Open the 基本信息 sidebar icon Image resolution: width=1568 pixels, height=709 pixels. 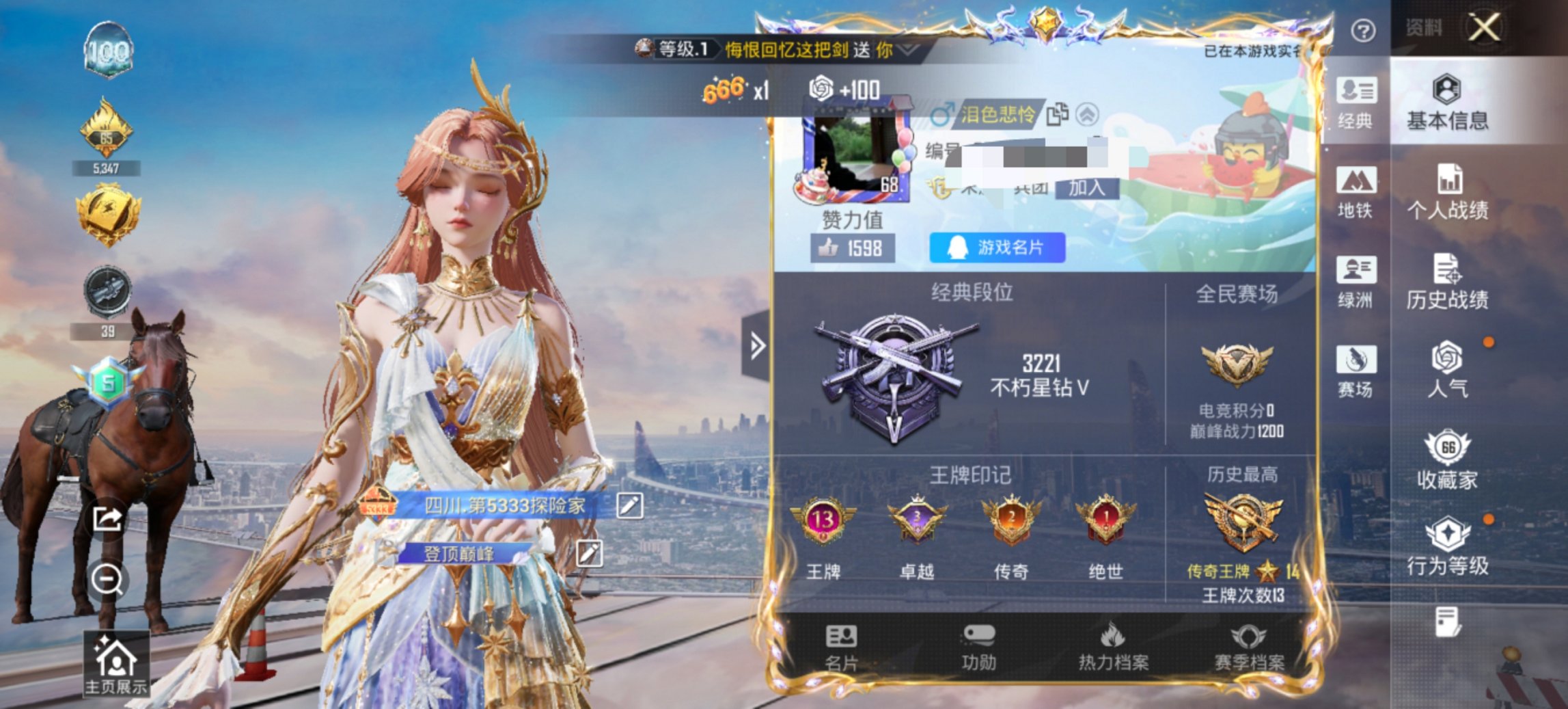point(1447,106)
